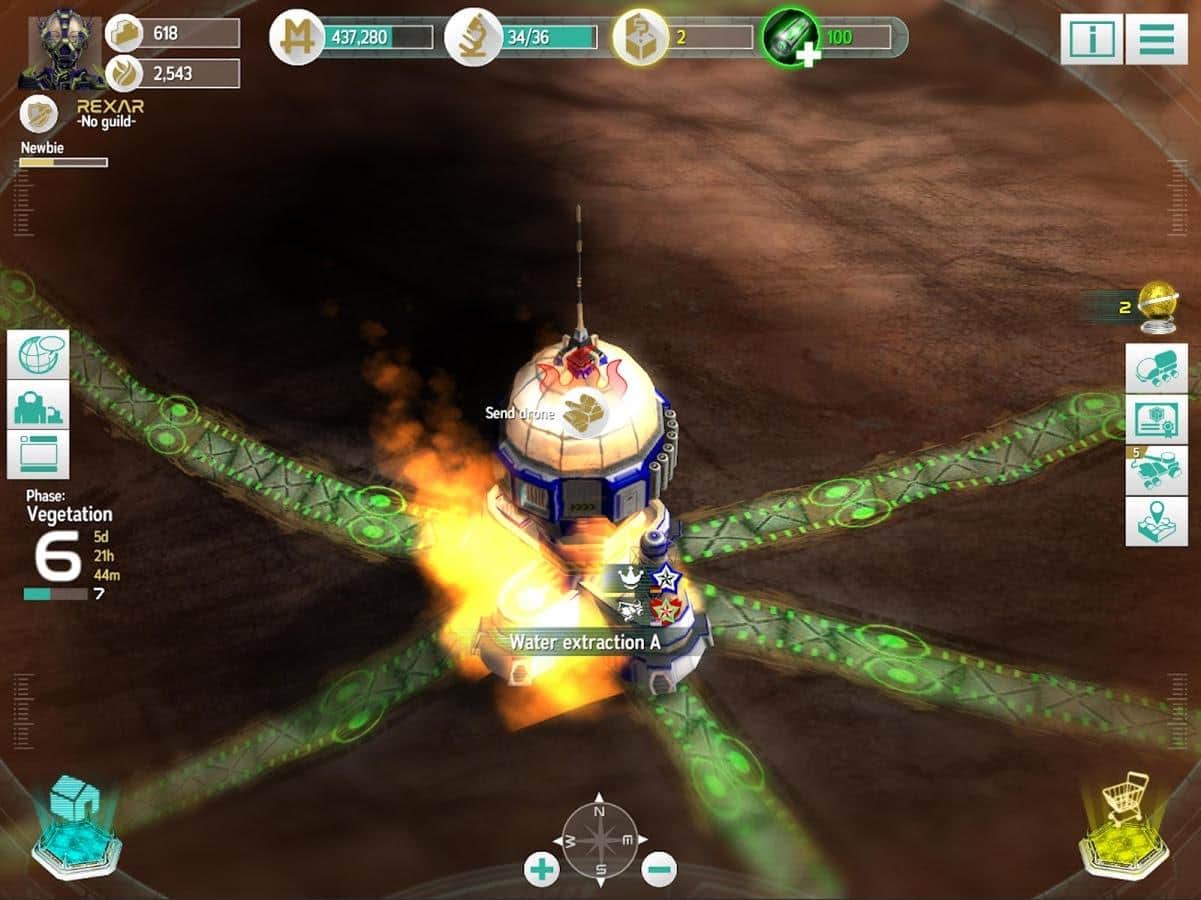Zoom out with the minus button
Screen dimensions: 1201x900
[x=659, y=869]
